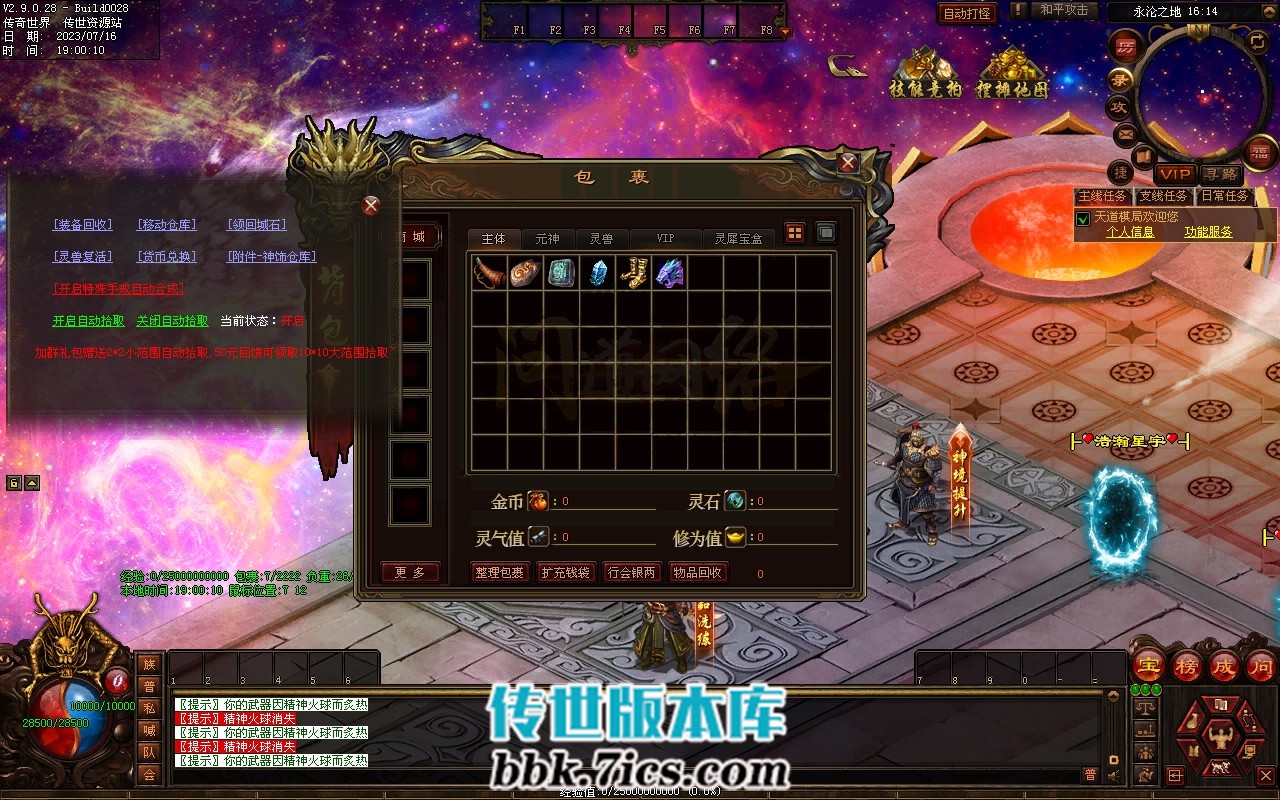This screenshot has width=1280, height=800.
Task: Switch to the 元神 bag tab
Action: tap(547, 239)
